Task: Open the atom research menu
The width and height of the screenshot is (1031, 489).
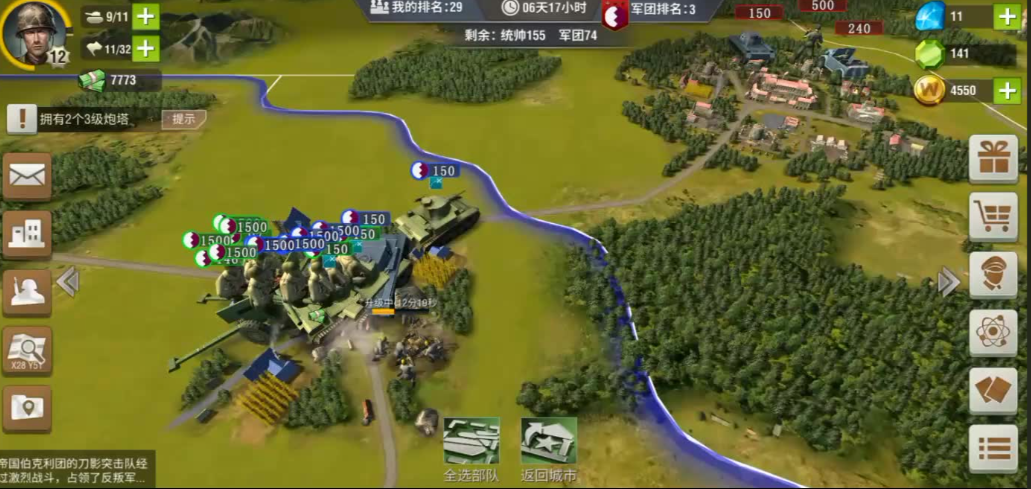Action: 993,332
